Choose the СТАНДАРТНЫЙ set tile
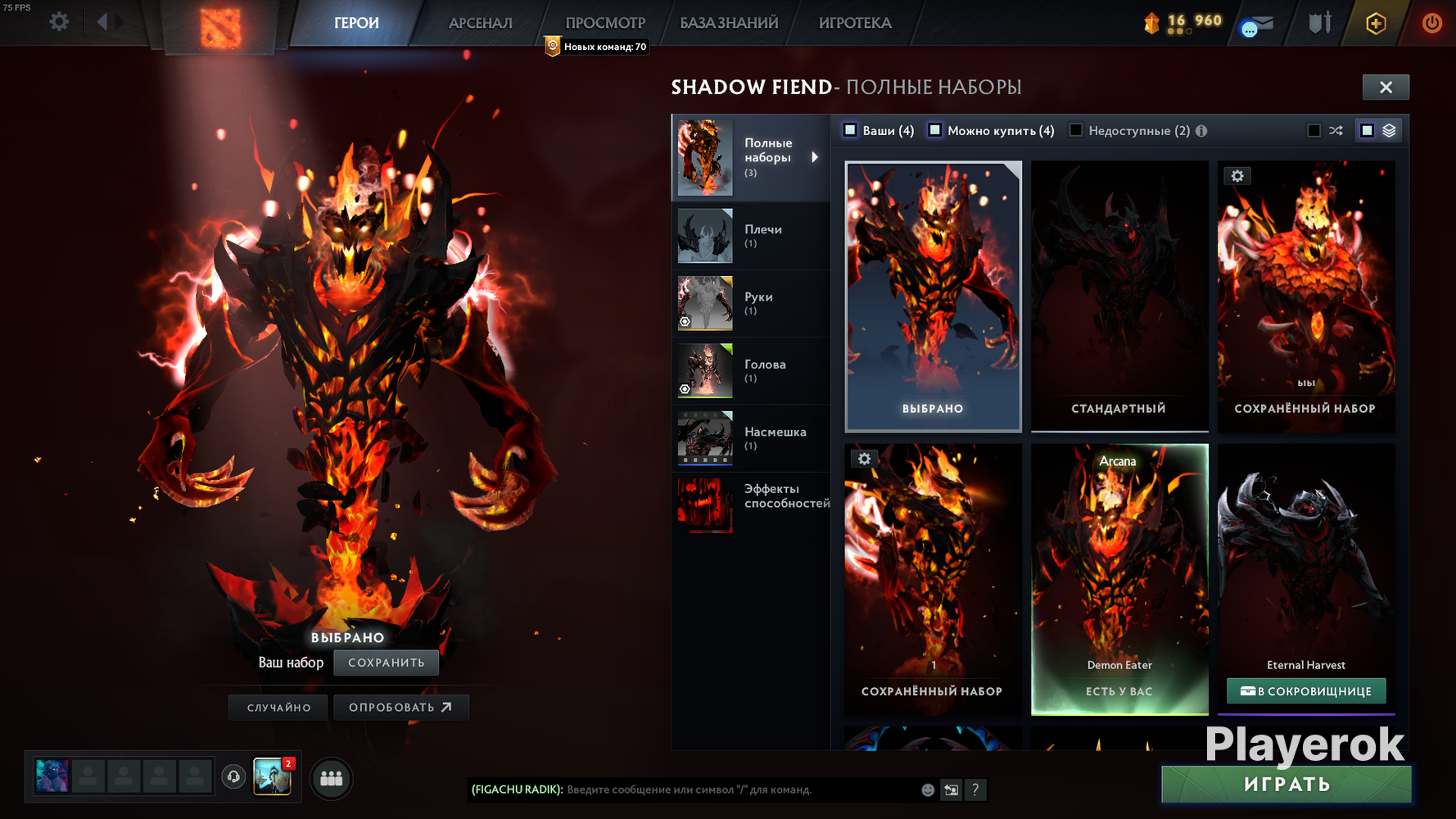 coord(1119,296)
